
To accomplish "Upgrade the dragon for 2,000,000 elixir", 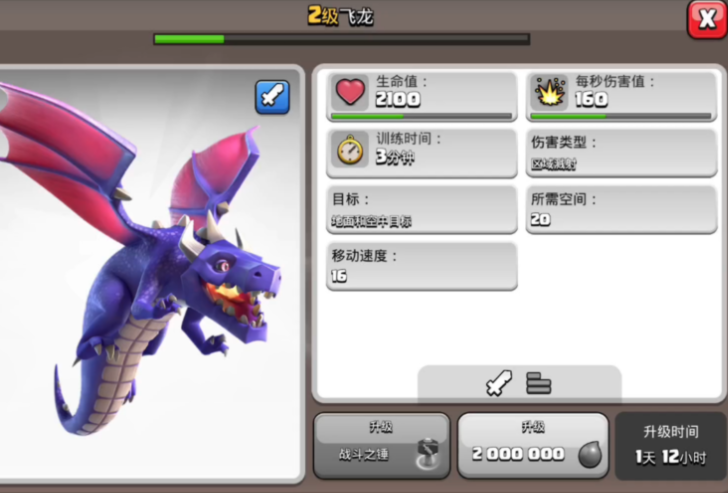I will [x=532, y=445].
